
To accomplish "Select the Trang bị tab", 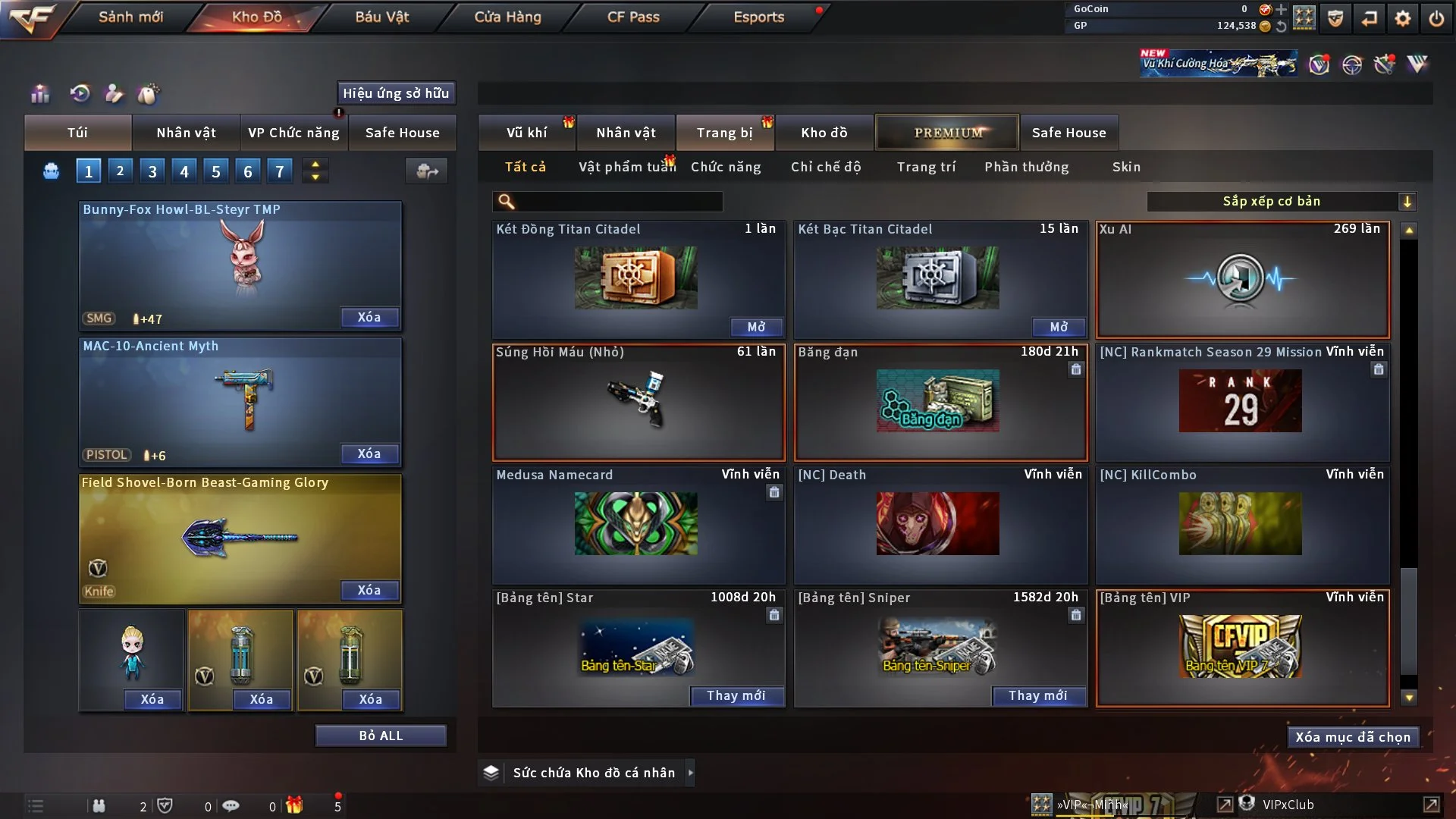I will (x=724, y=133).
